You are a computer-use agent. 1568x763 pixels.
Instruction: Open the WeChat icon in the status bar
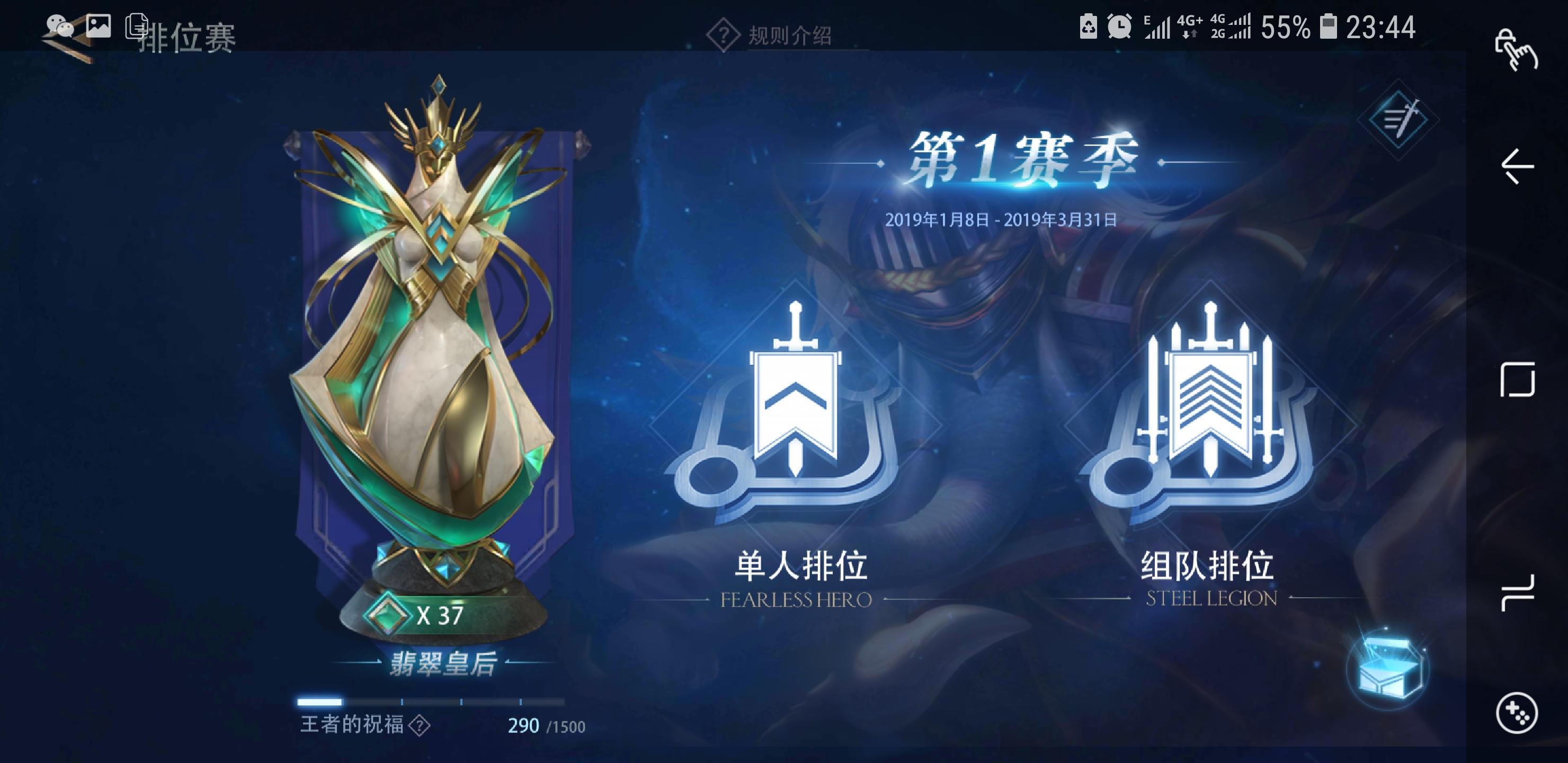(58, 25)
